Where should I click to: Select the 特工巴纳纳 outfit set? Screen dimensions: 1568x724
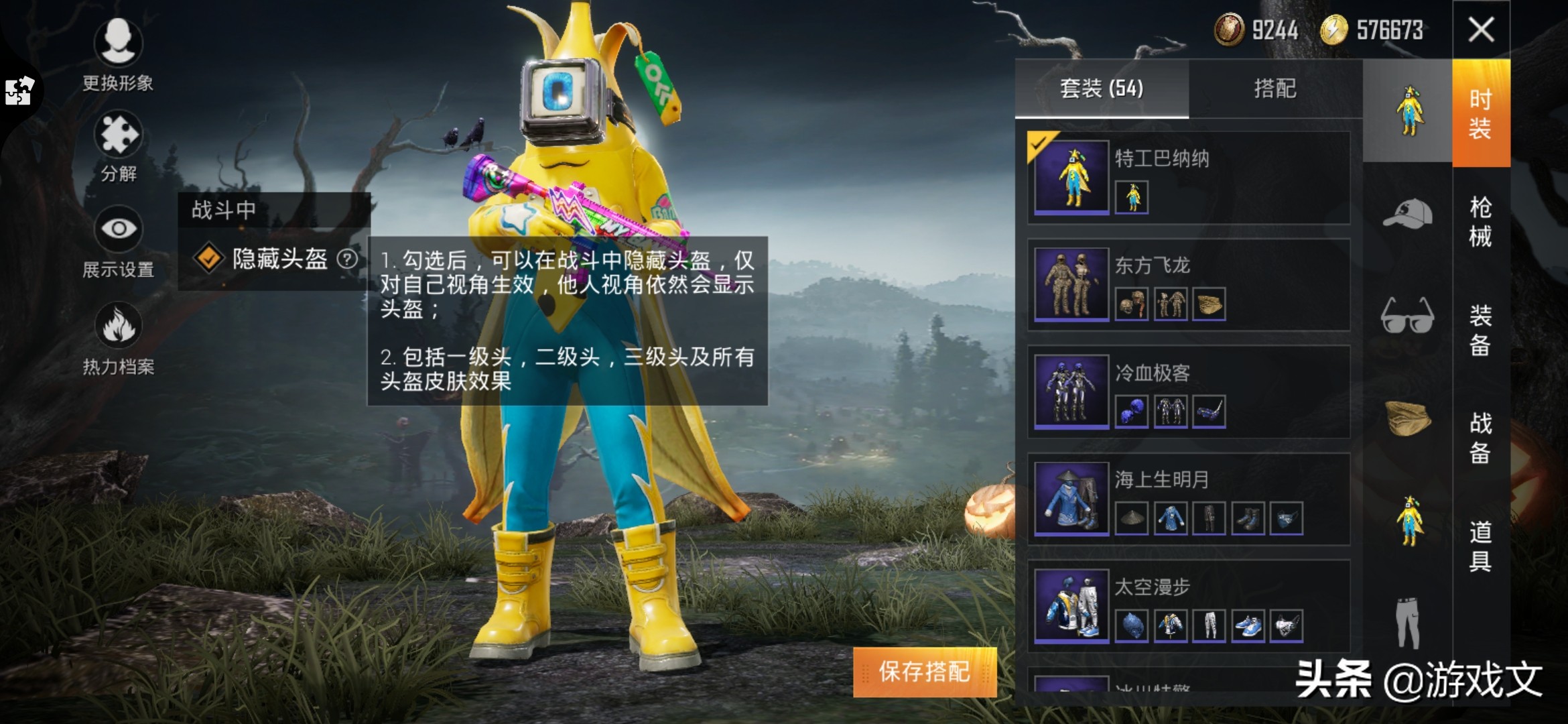[x=1188, y=178]
